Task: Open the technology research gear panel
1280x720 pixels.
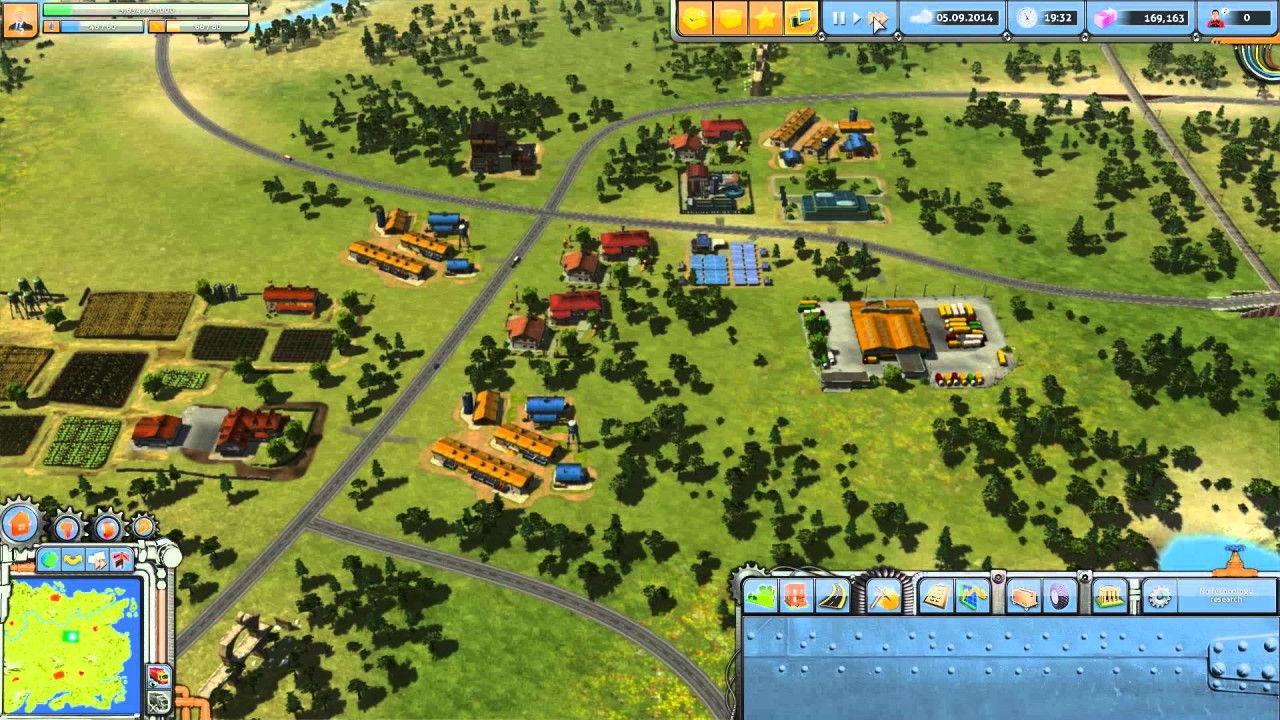Action: (1159, 597)
